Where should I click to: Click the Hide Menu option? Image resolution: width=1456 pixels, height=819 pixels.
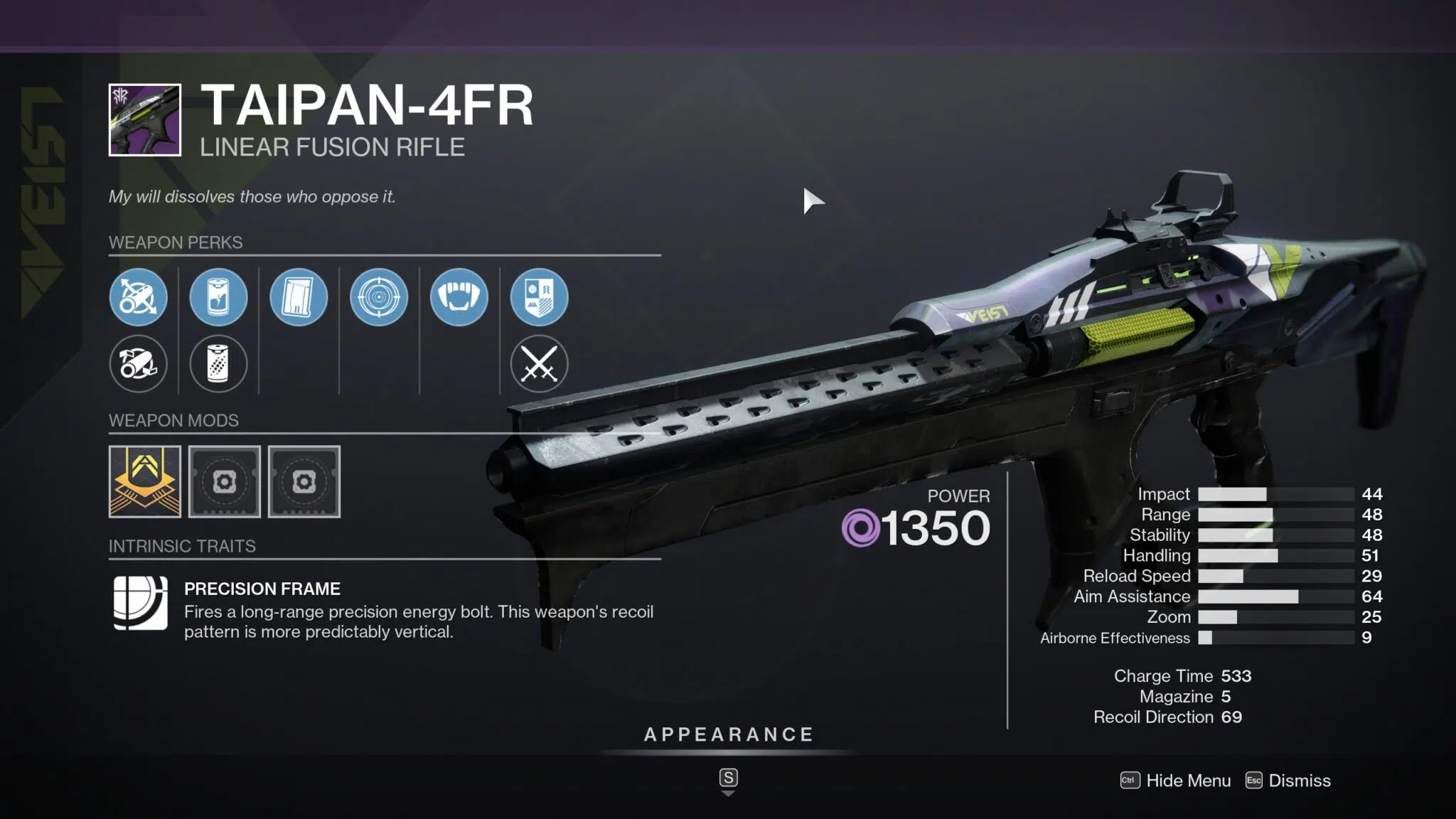[1187, 781]
